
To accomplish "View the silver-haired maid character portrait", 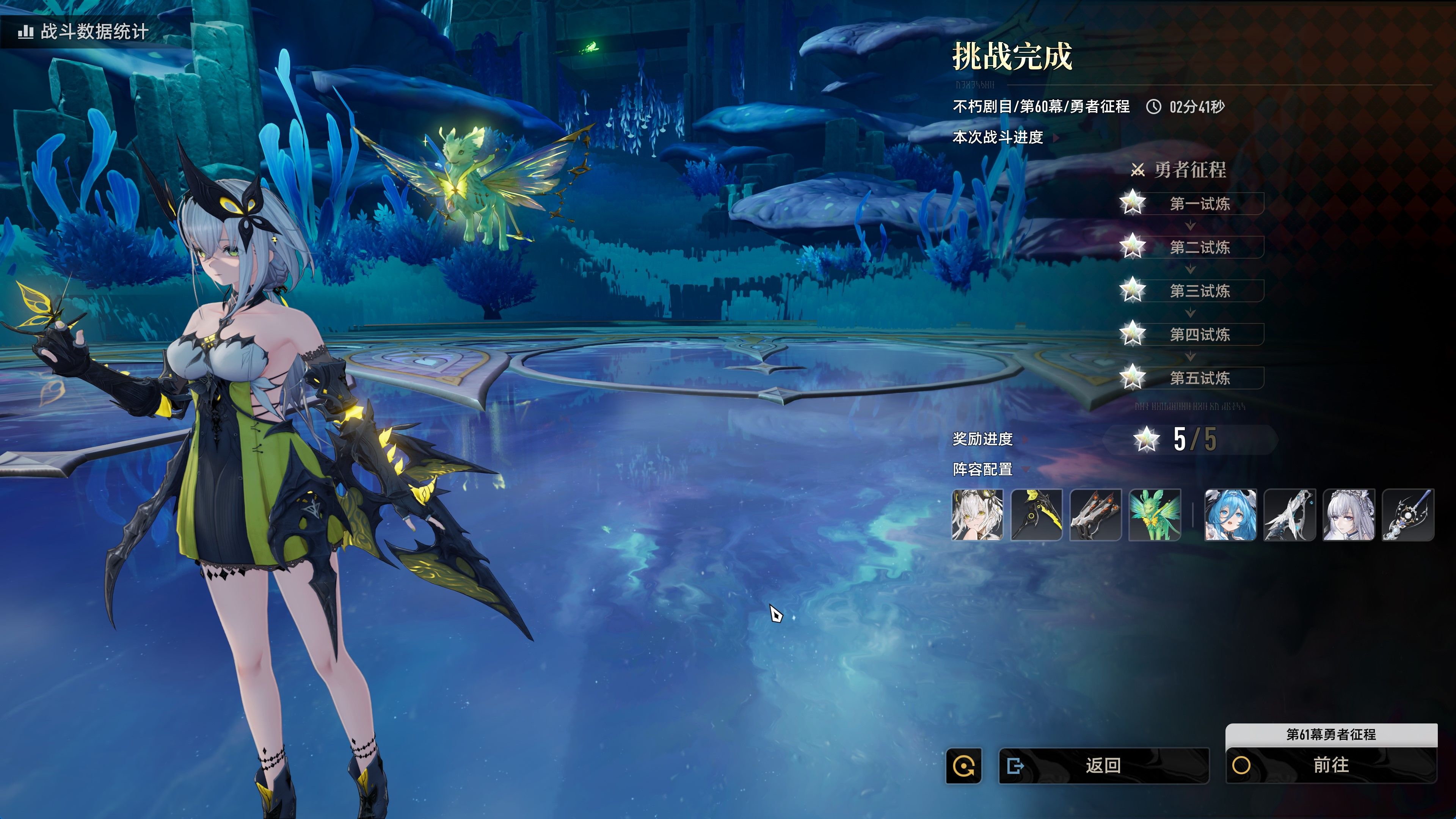I will coord(1349,515).
